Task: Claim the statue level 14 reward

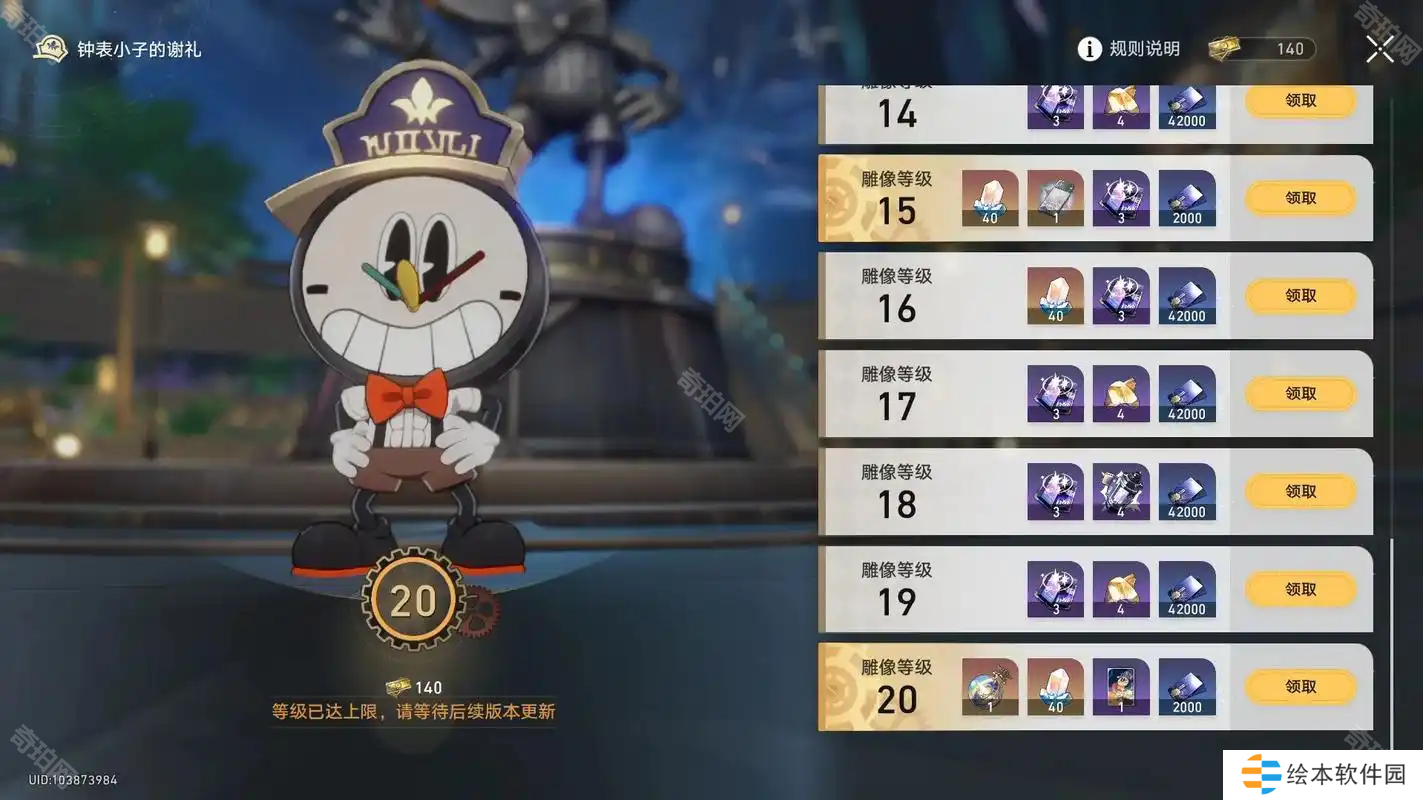Action: (1300, 101)
